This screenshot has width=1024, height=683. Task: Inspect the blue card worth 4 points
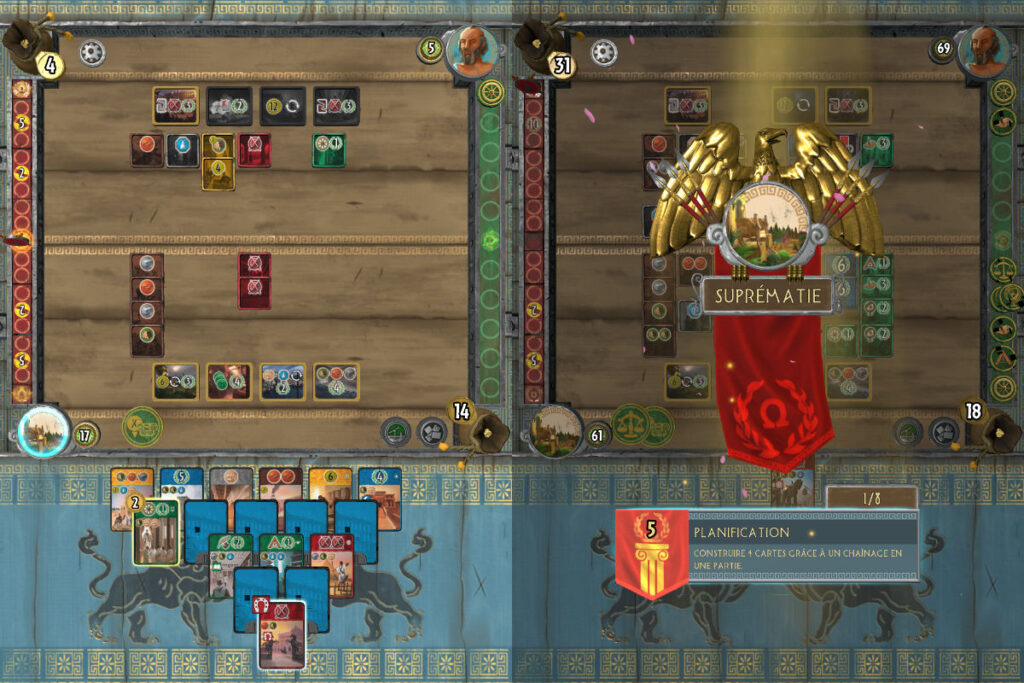380,482
